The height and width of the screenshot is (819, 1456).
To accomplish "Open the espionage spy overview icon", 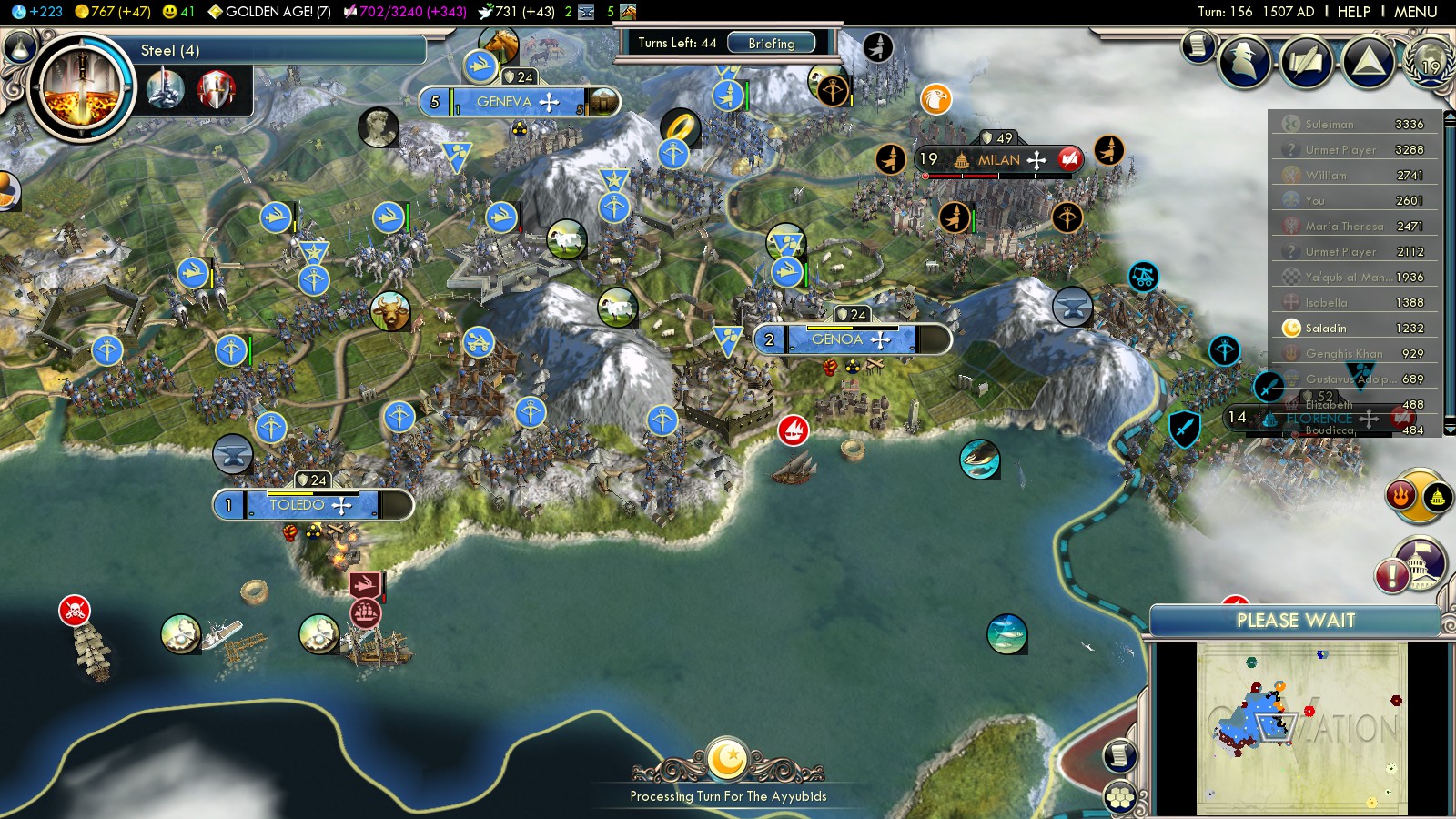I will tap(1244, 61).
